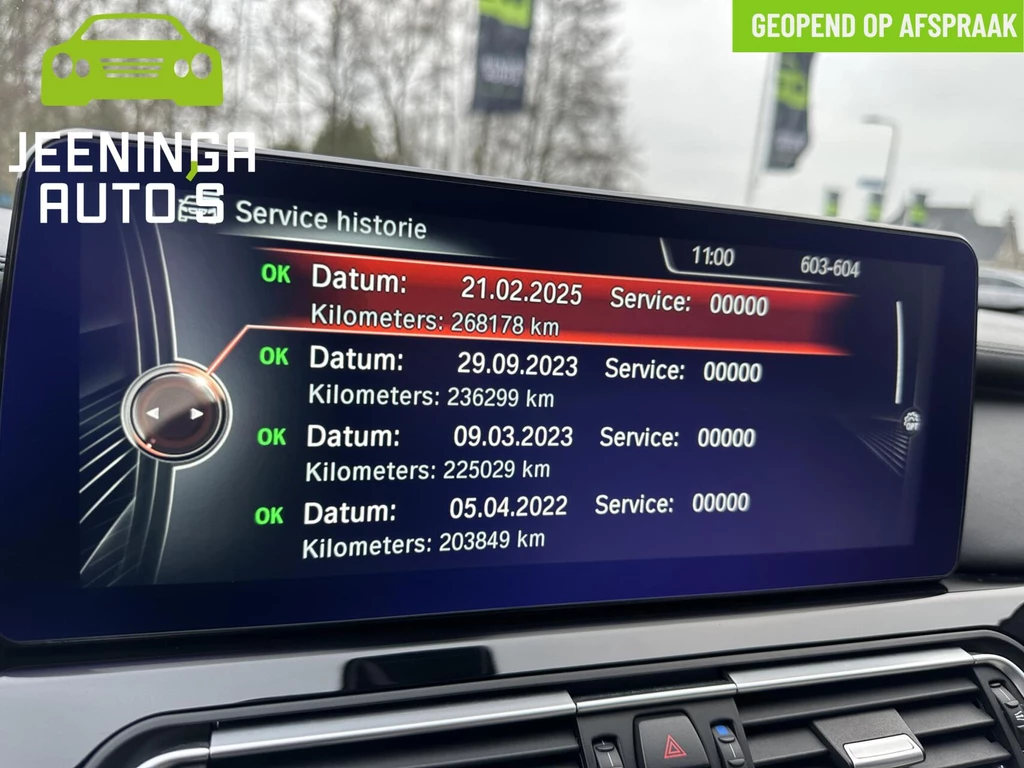
Task: Click the green Geopend op afspraak banner
Action: coord(878,26)
